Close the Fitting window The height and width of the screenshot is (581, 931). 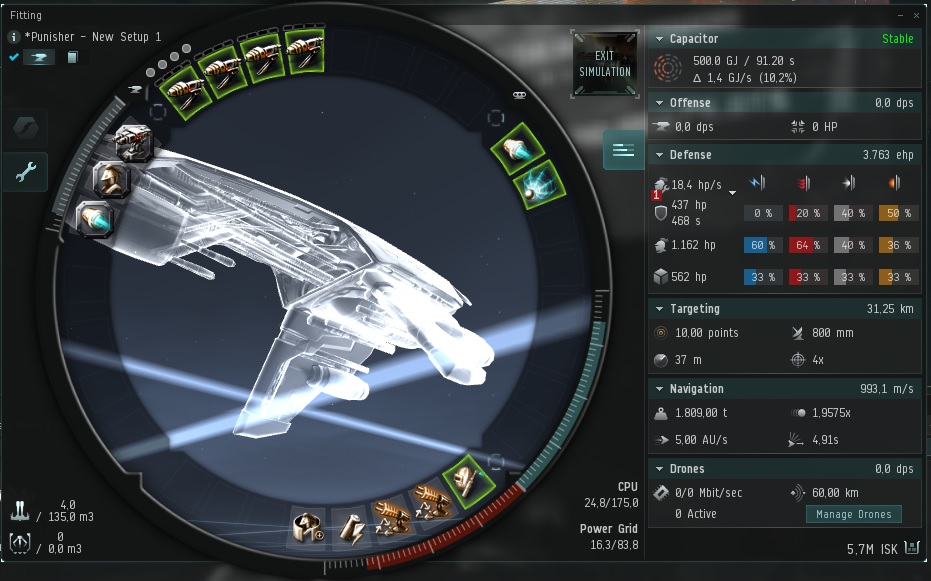coord(917,16)
